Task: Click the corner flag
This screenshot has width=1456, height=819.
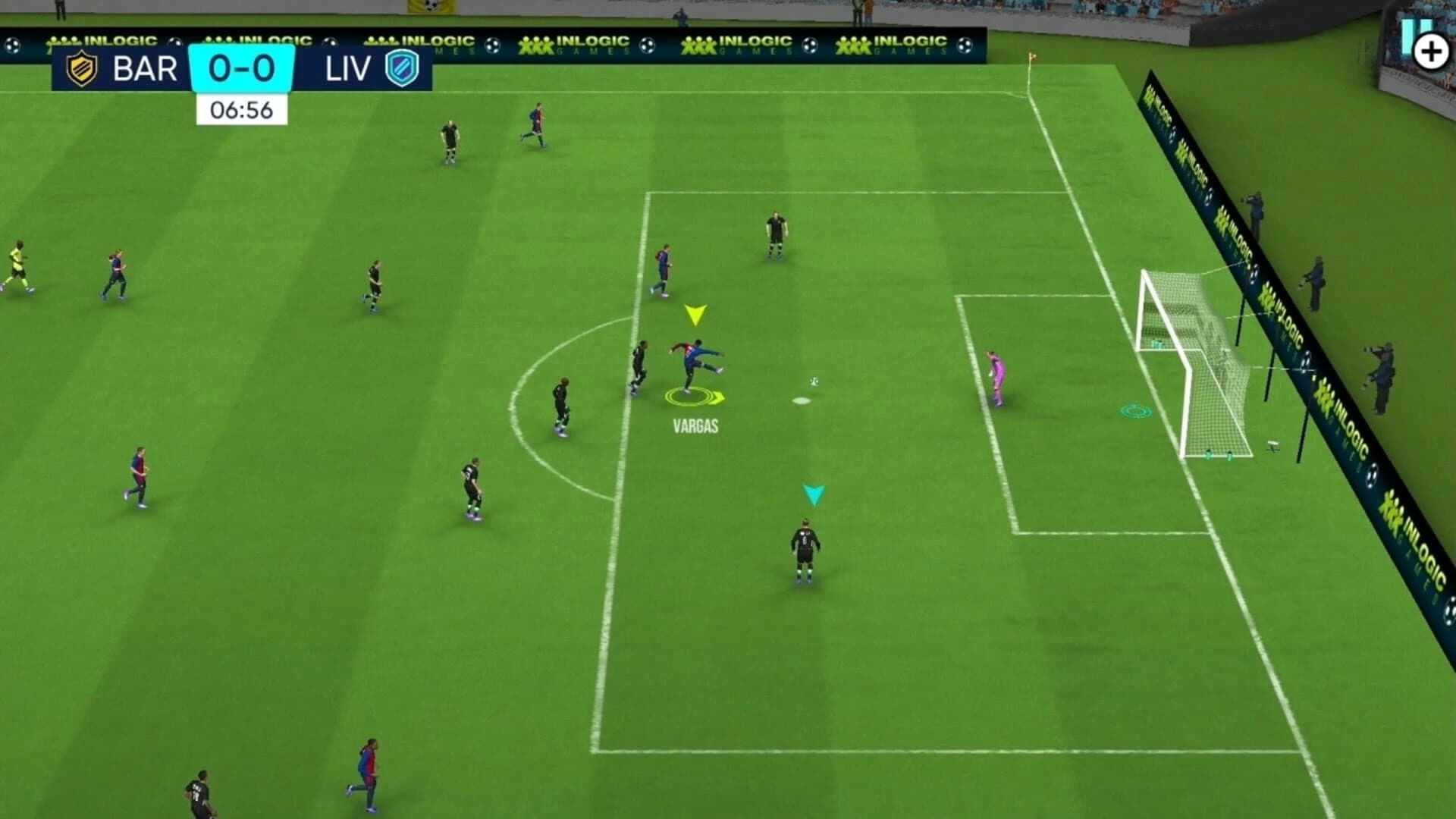Action: 1031,57
